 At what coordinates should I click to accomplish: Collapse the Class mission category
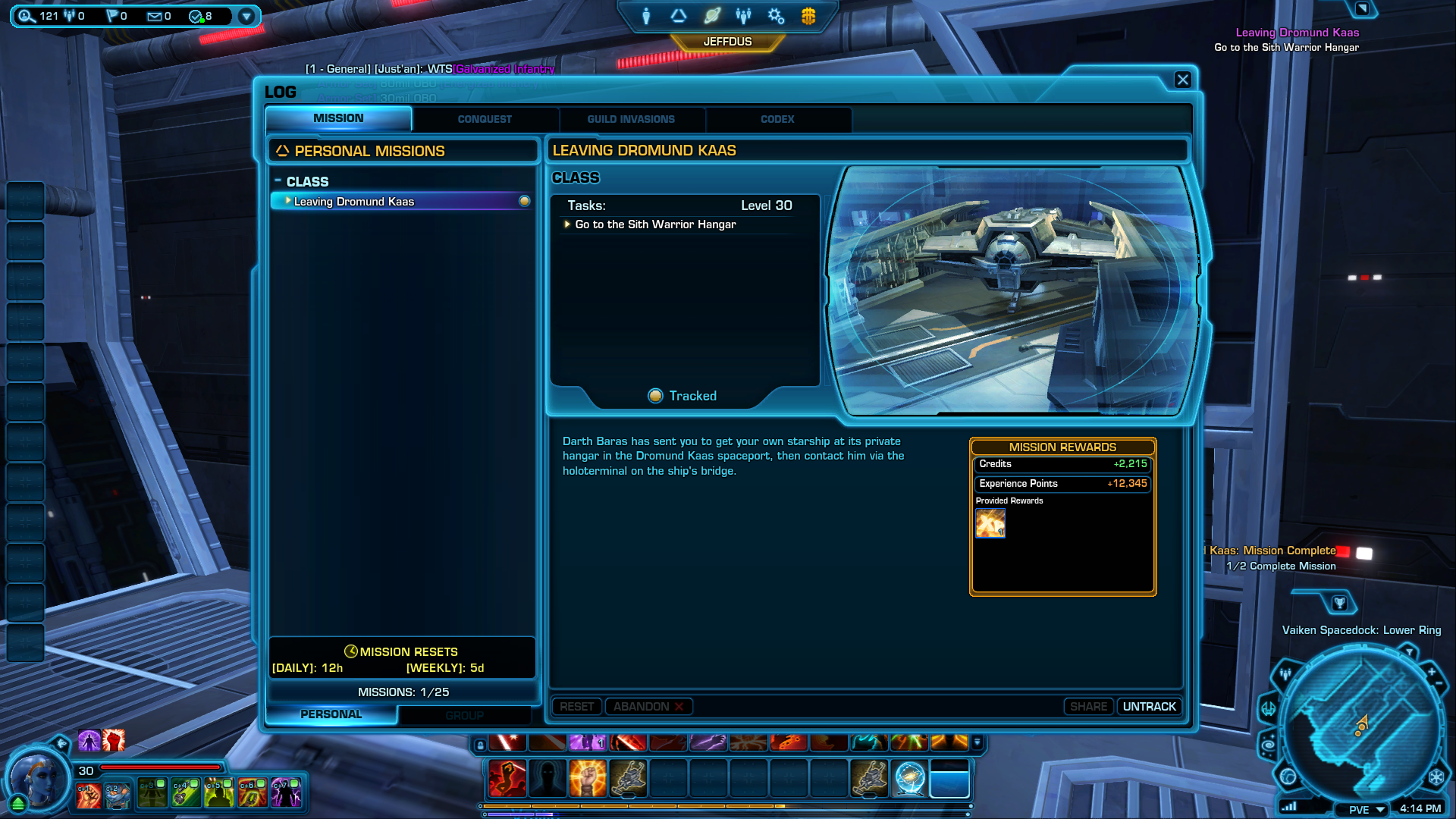click(x=278, y=181)
